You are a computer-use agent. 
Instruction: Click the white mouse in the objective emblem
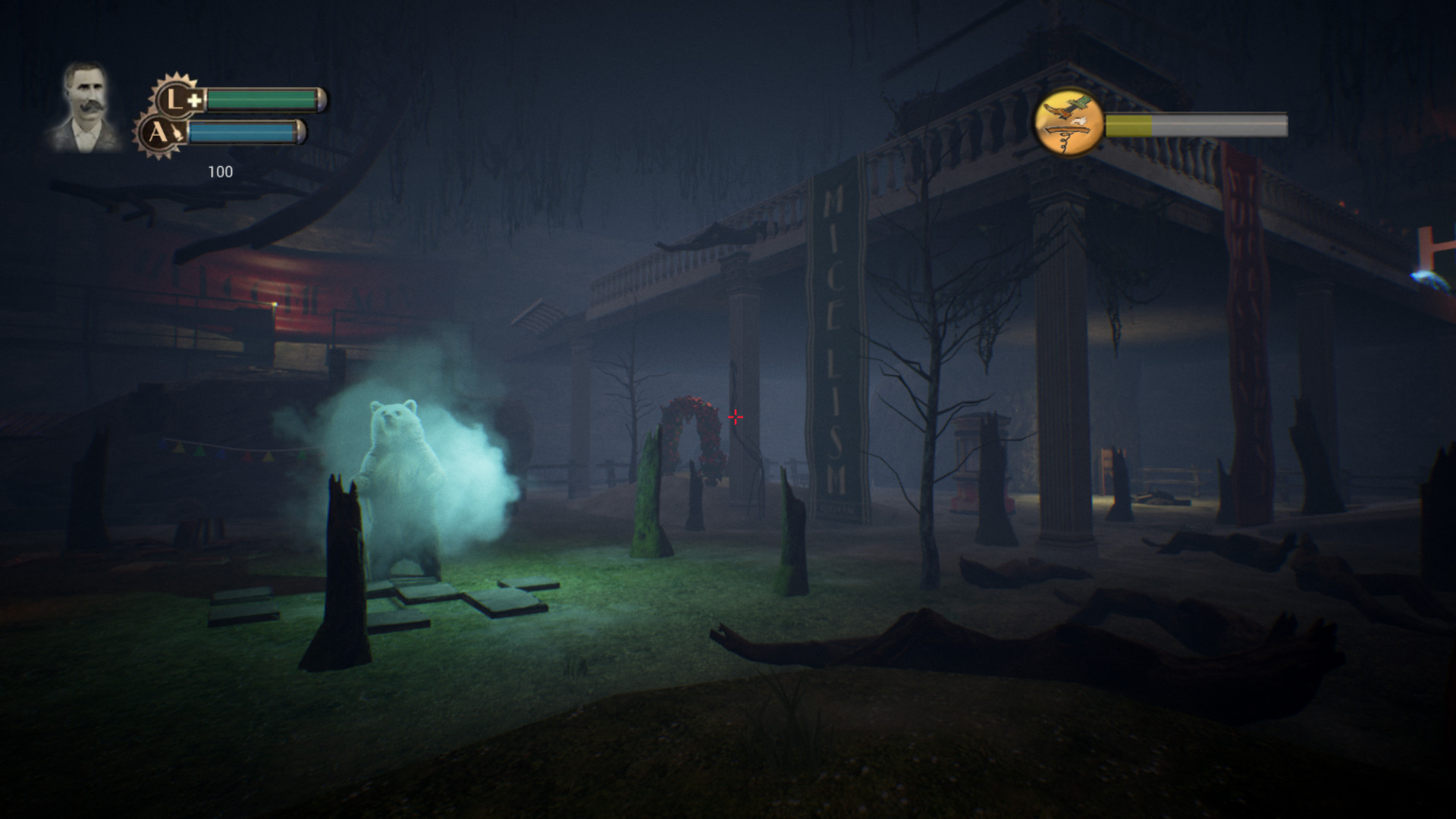(1080, 121)
